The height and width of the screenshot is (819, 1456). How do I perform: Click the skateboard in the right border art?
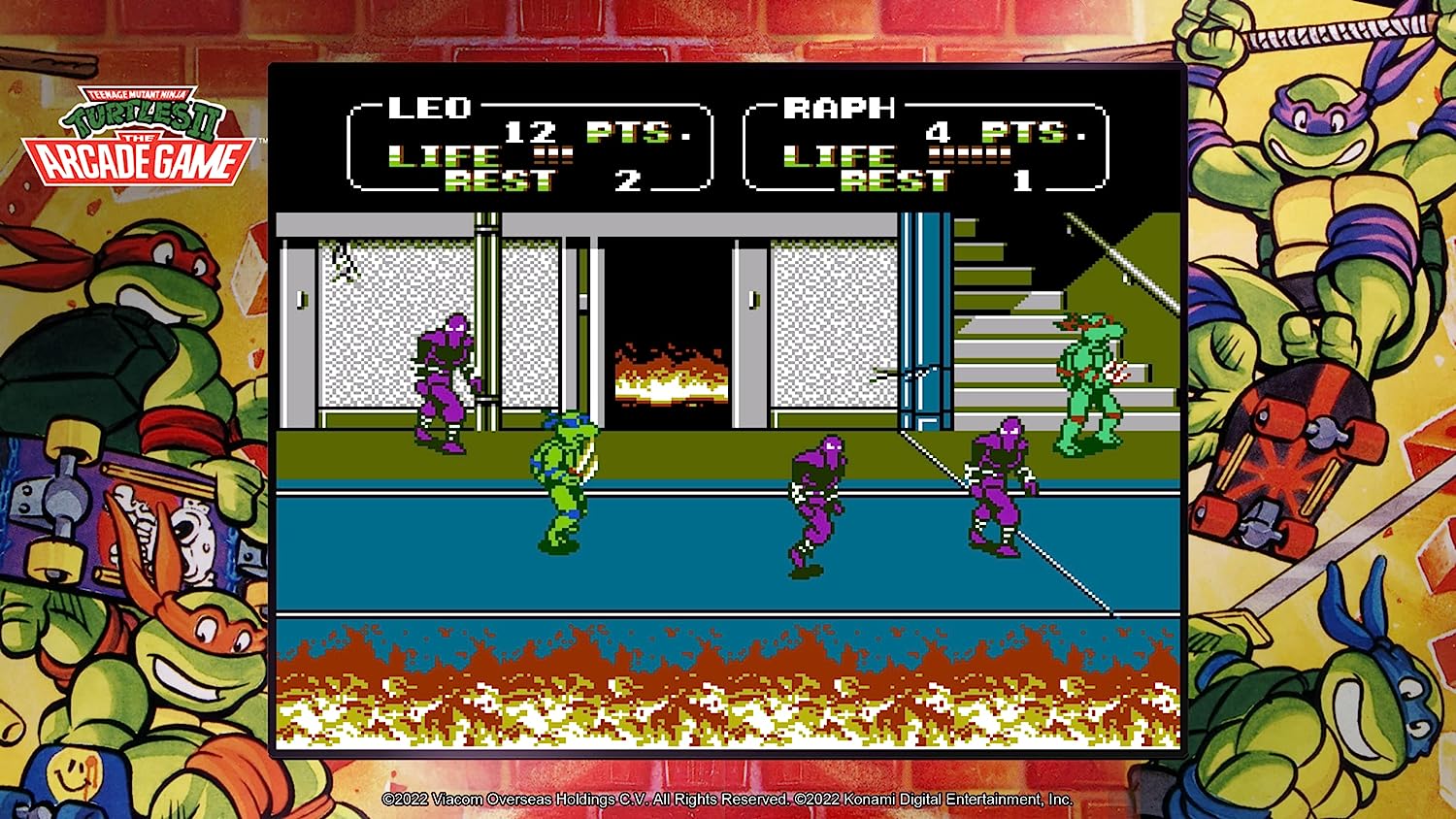coord(1281,456)
